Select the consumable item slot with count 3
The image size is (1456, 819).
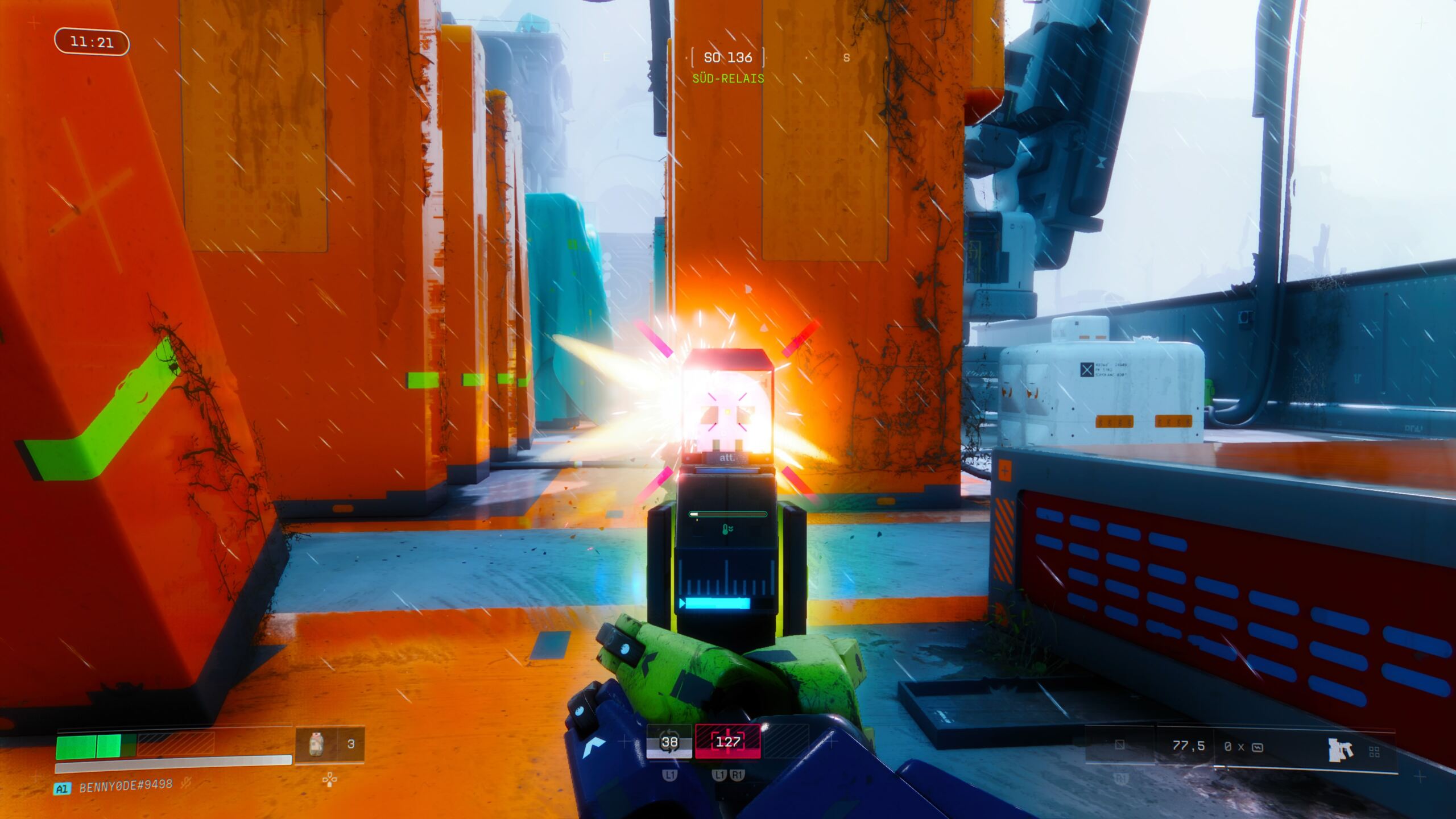point(329,743)
